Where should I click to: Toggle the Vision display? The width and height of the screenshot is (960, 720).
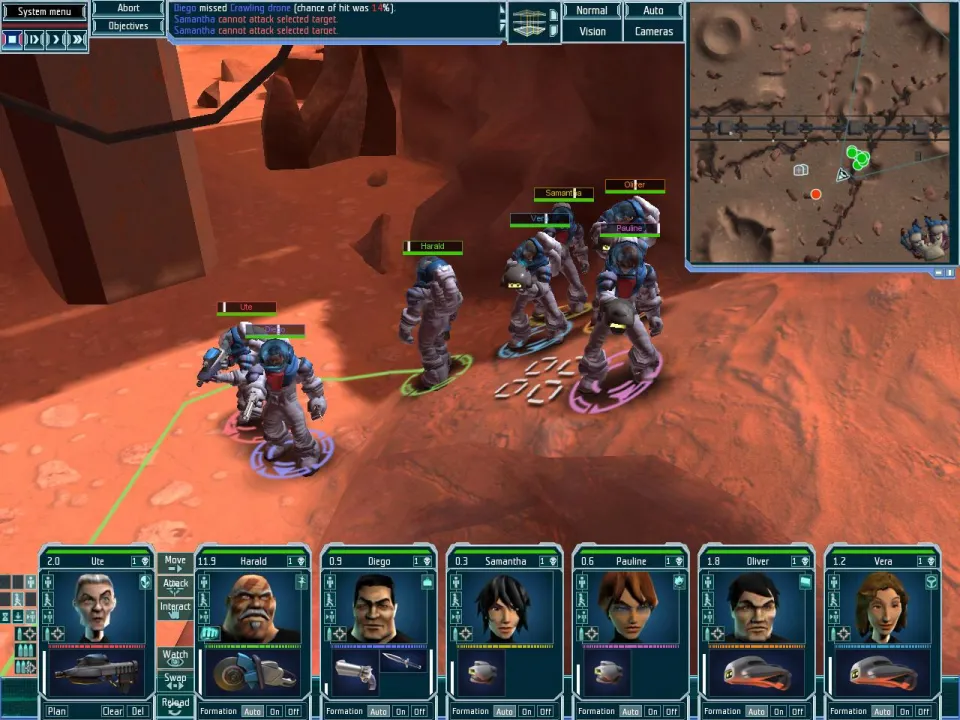pyautogui.click(x=591, y=31)
